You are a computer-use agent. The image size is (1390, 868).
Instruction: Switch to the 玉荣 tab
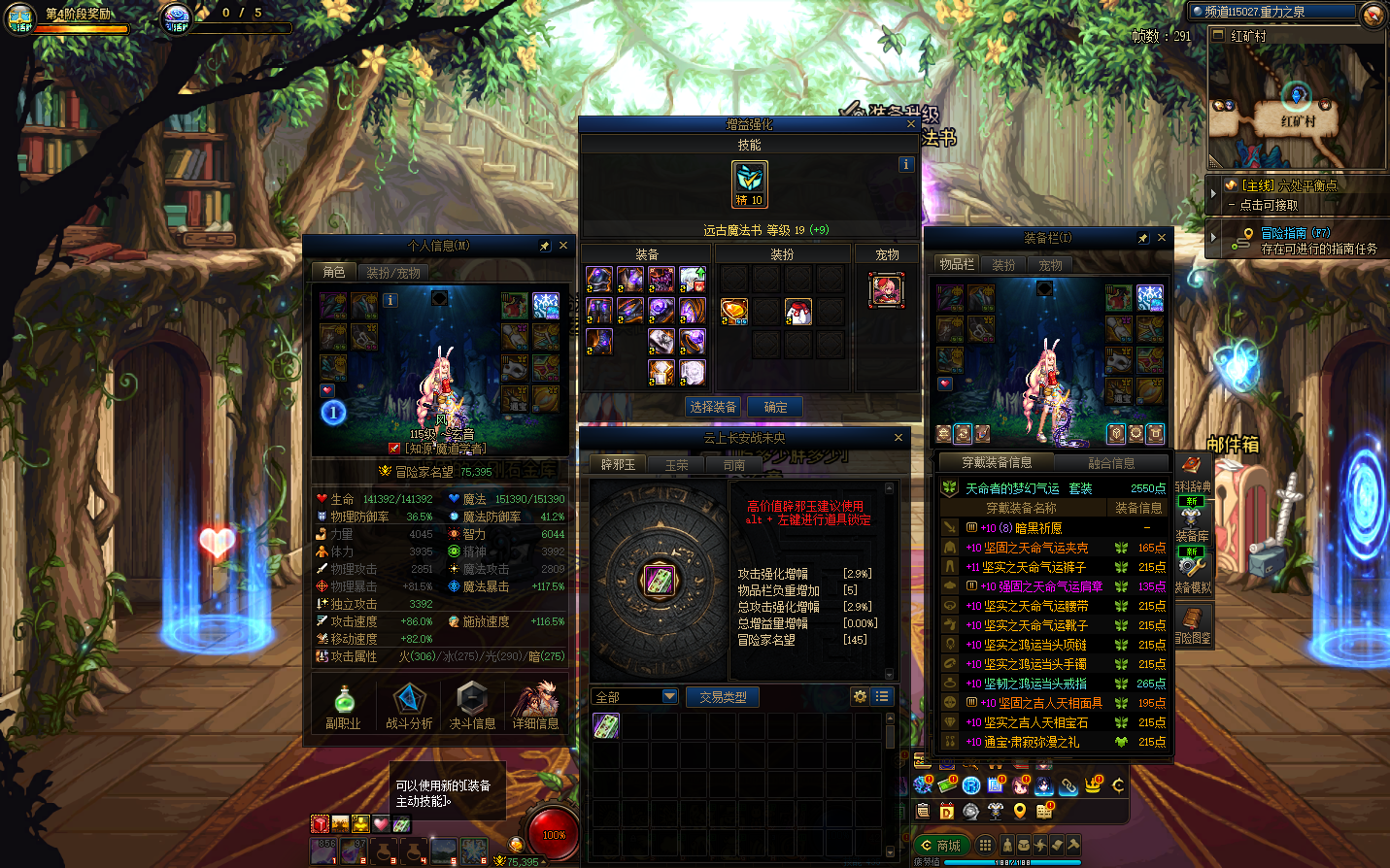676,465
